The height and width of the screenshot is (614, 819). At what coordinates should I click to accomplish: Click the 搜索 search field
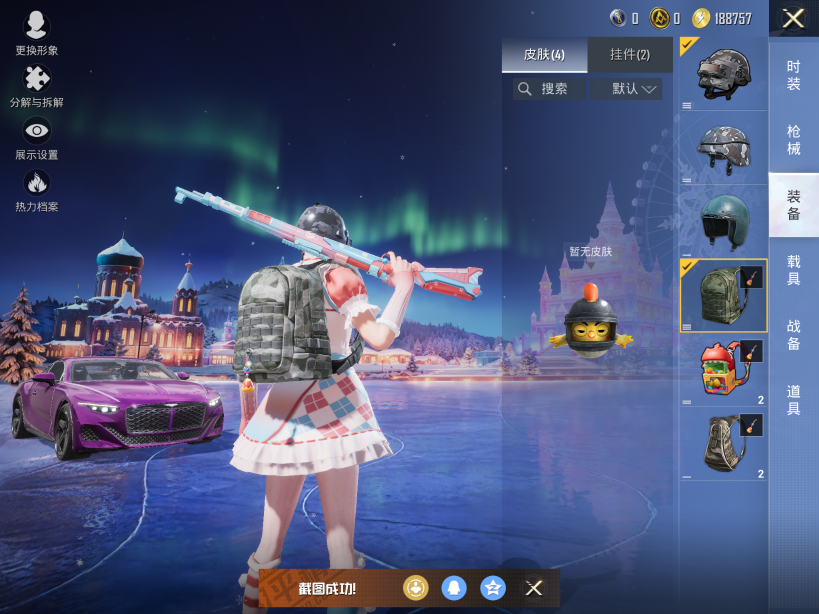point(549,89)
